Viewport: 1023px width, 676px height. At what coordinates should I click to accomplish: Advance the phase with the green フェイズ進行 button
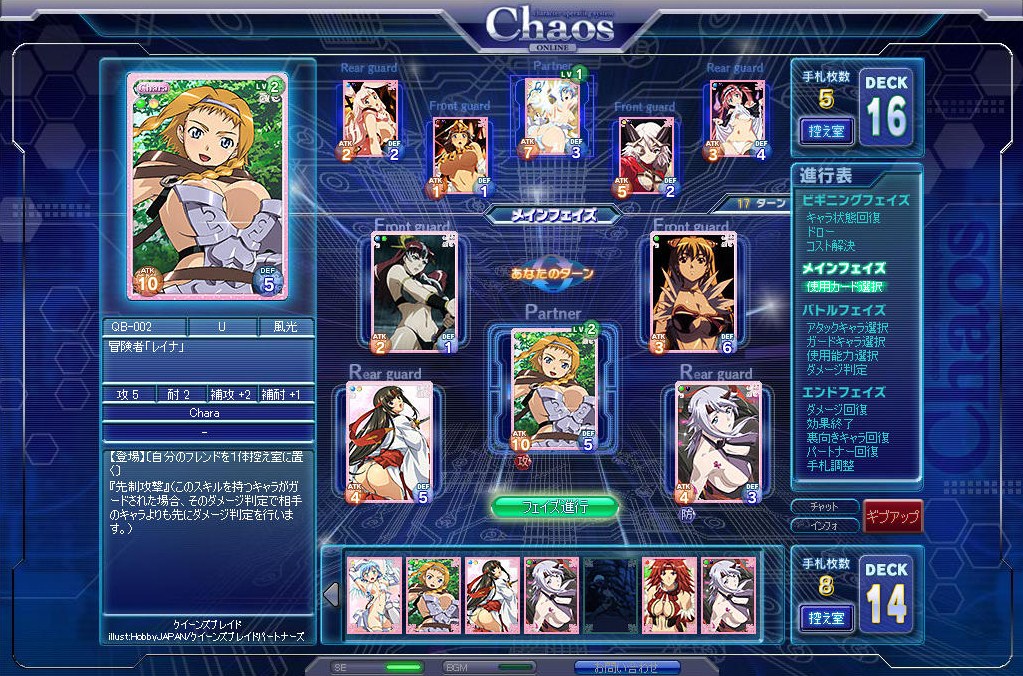555,507
